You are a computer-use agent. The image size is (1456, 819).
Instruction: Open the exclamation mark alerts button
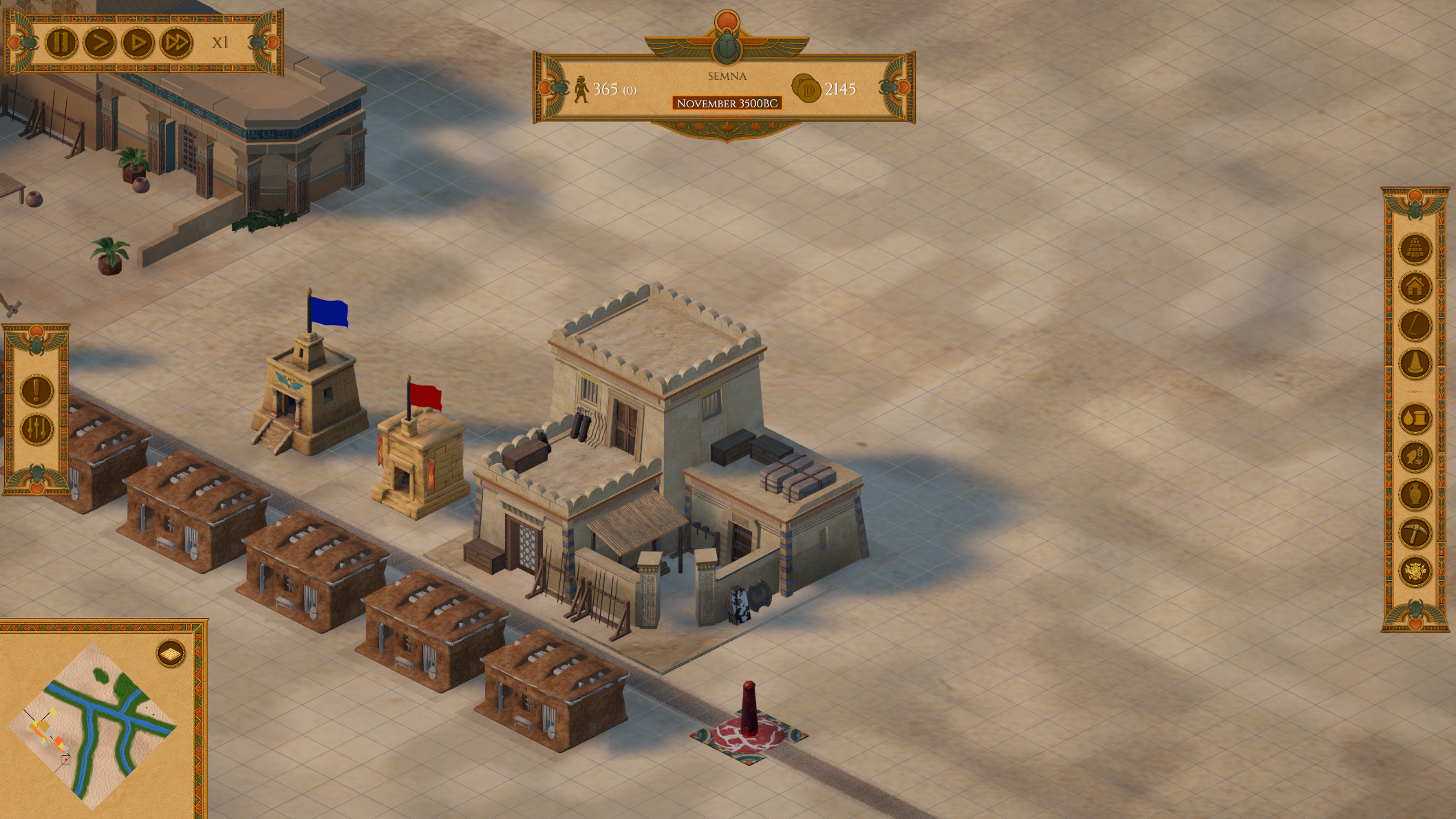click(36, 391)
